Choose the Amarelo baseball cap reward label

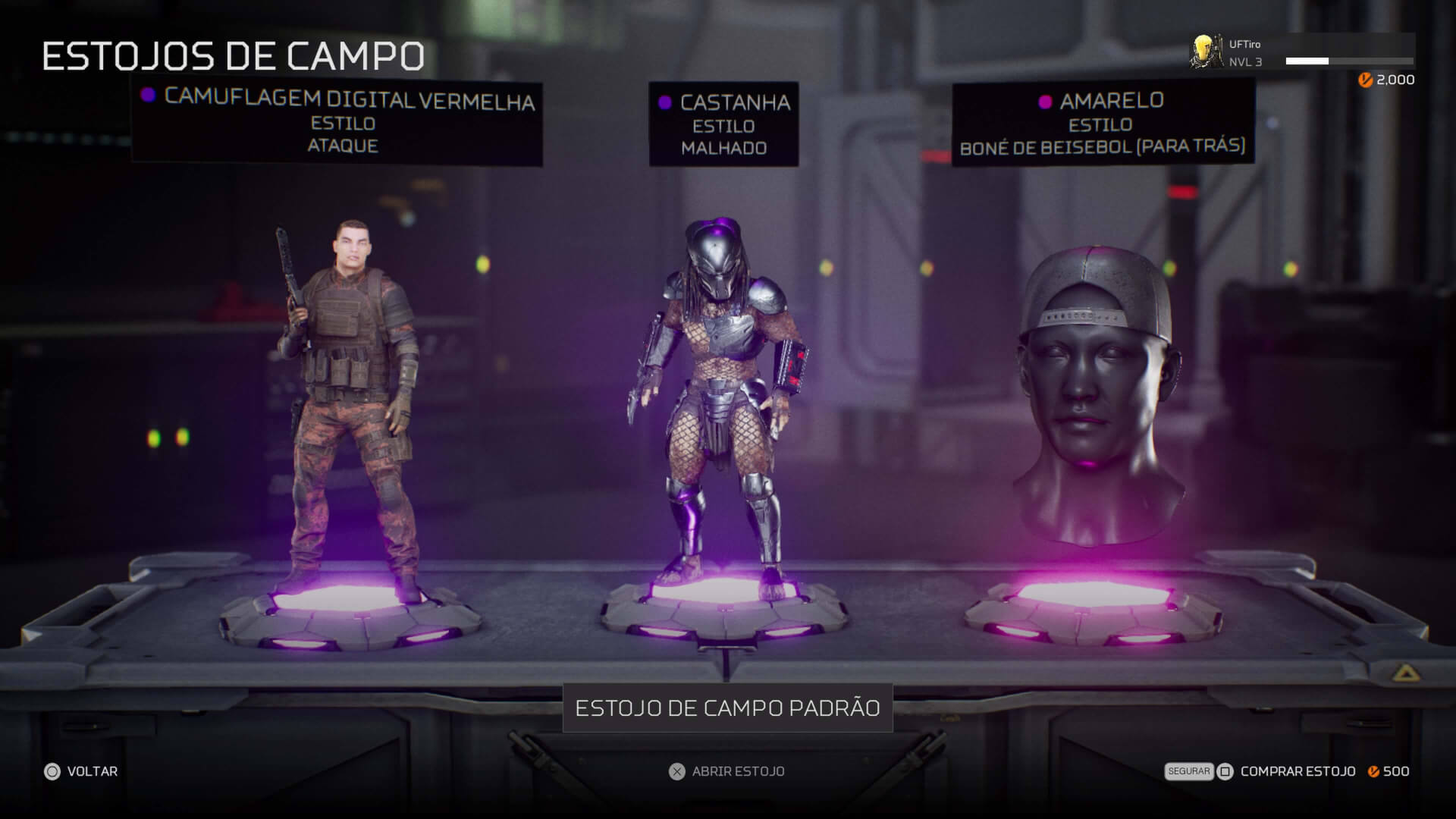click(x=1103, y=123)
